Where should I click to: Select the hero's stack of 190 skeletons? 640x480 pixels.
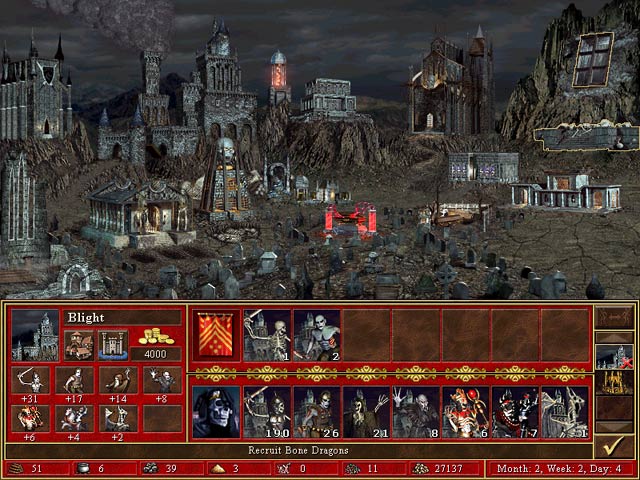click(x=266, y=412)
